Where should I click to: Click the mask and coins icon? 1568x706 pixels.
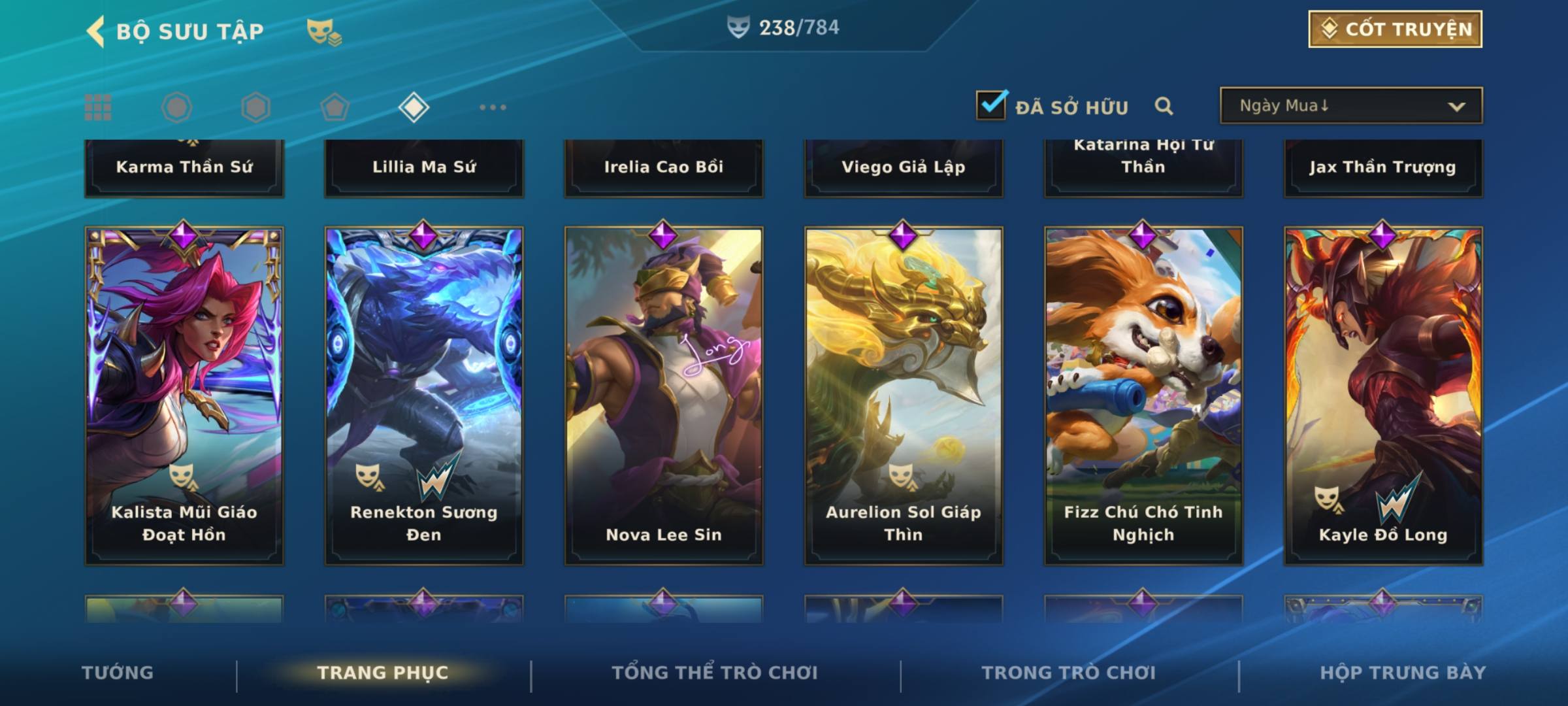pyautogui.click(x=324, y=31)
